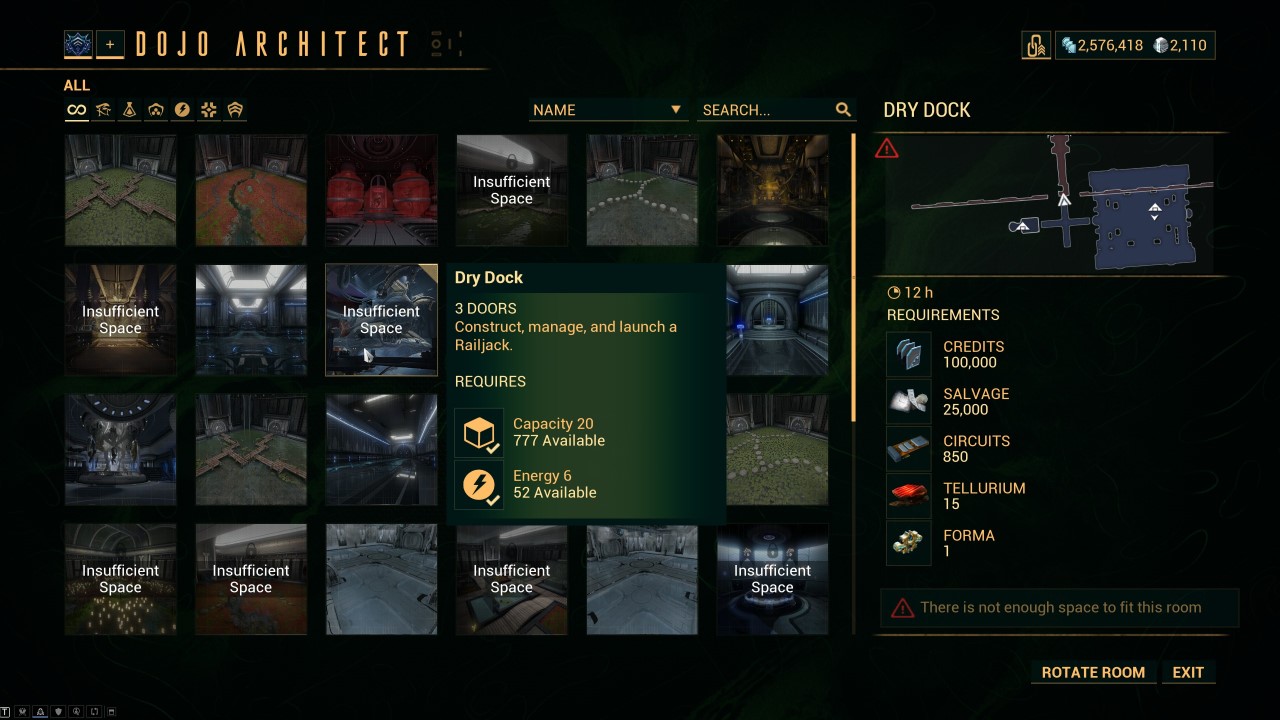Select the infinity All-rooms filter icon
Screen dimensions: 1280x720
76,109
